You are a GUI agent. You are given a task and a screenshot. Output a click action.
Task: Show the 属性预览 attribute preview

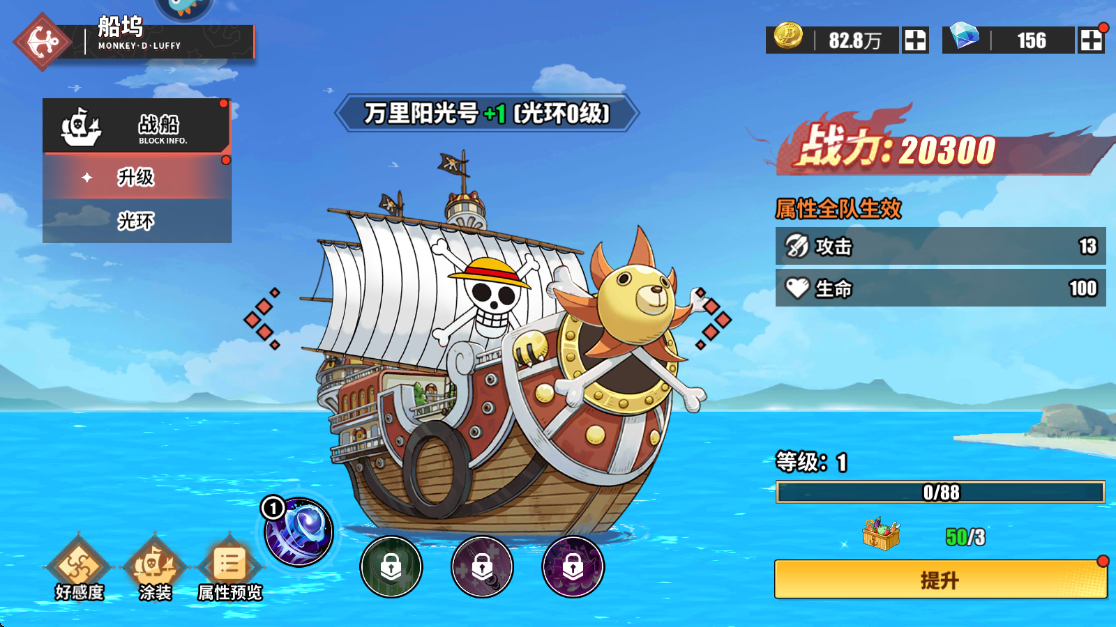[x=230, y=570]
